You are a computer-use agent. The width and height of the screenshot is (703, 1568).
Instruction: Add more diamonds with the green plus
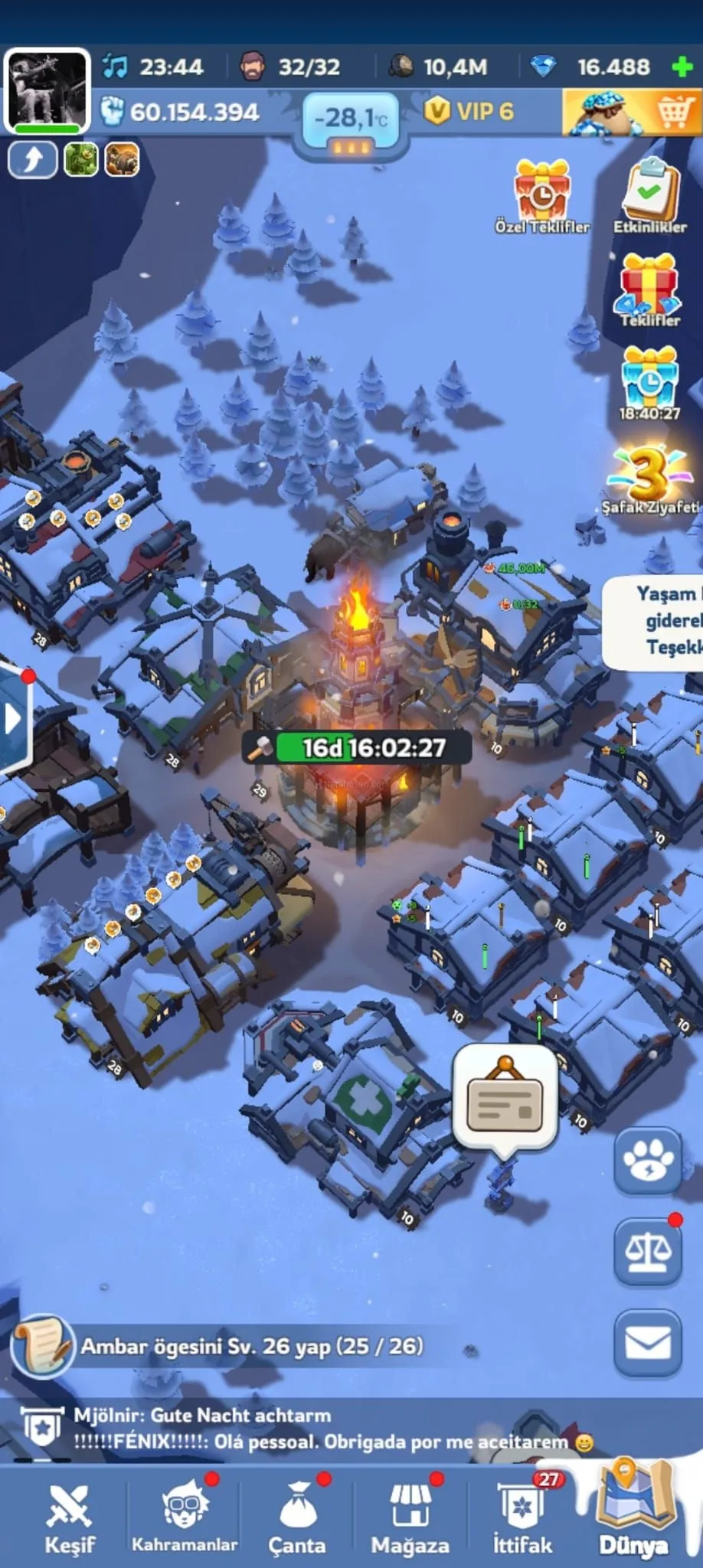(681, 67)
